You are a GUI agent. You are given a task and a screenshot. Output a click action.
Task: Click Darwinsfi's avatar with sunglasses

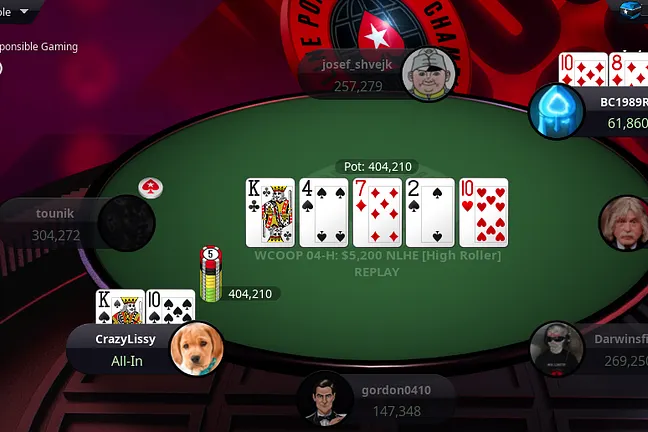558,349
